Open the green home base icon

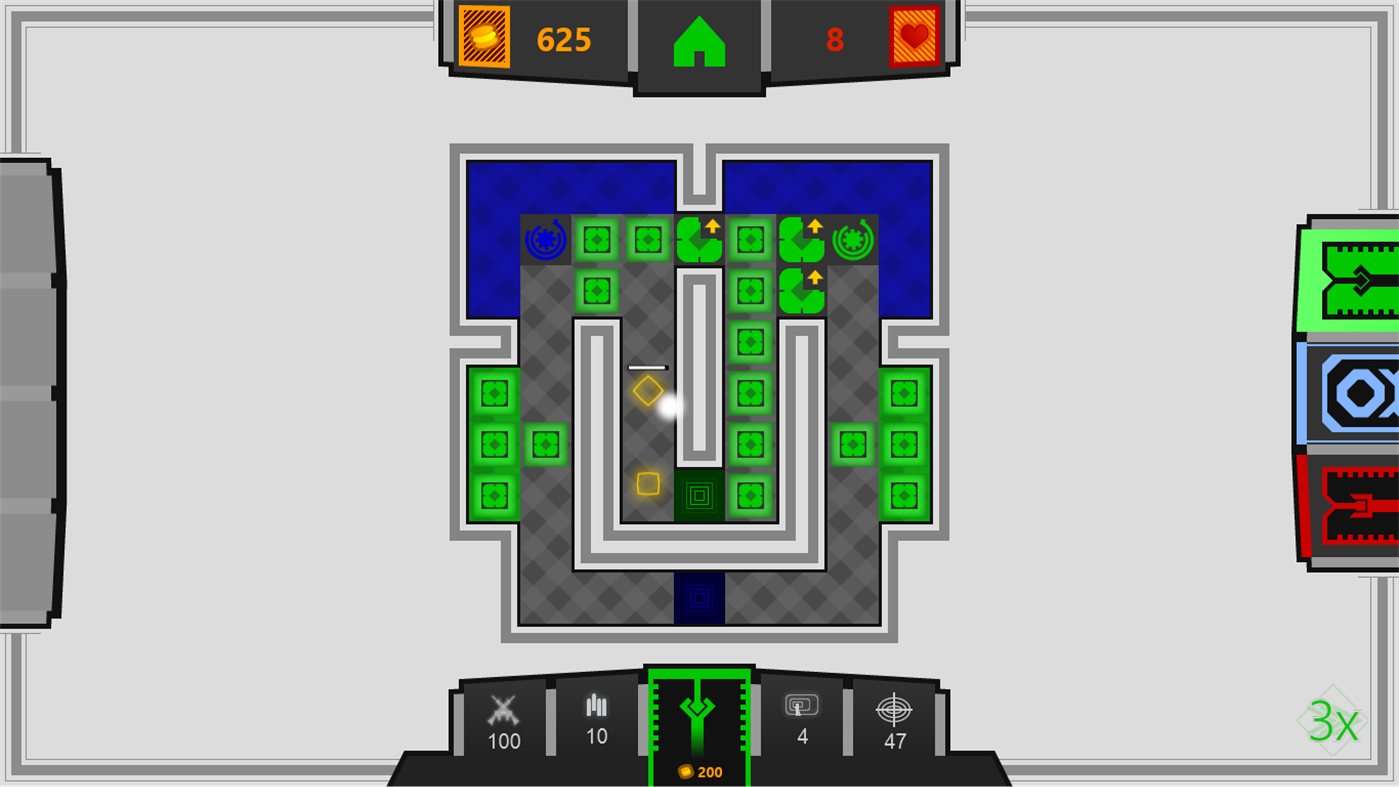point(699,42)
